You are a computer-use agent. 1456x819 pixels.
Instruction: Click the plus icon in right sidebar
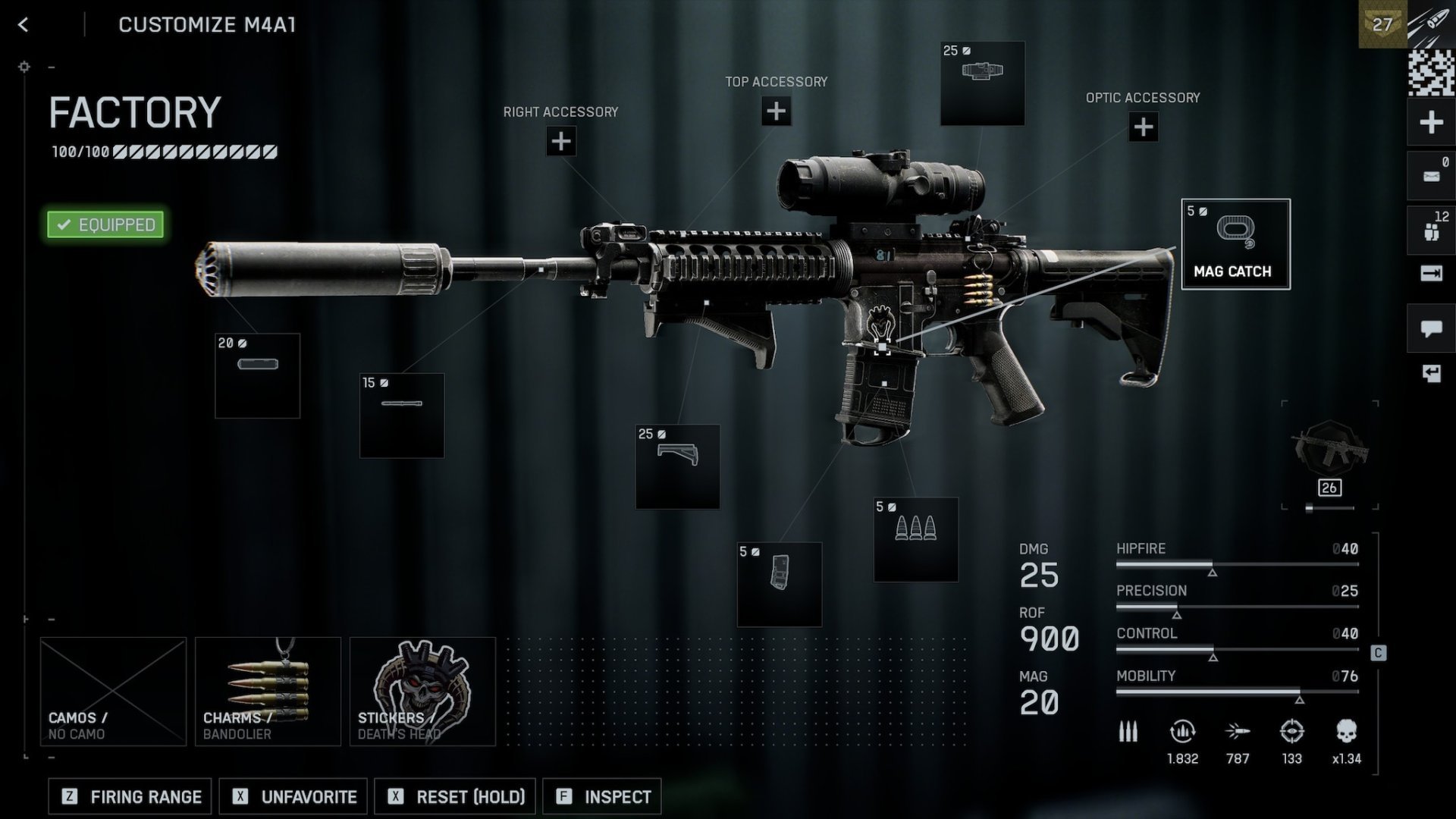coord(1431,122)
